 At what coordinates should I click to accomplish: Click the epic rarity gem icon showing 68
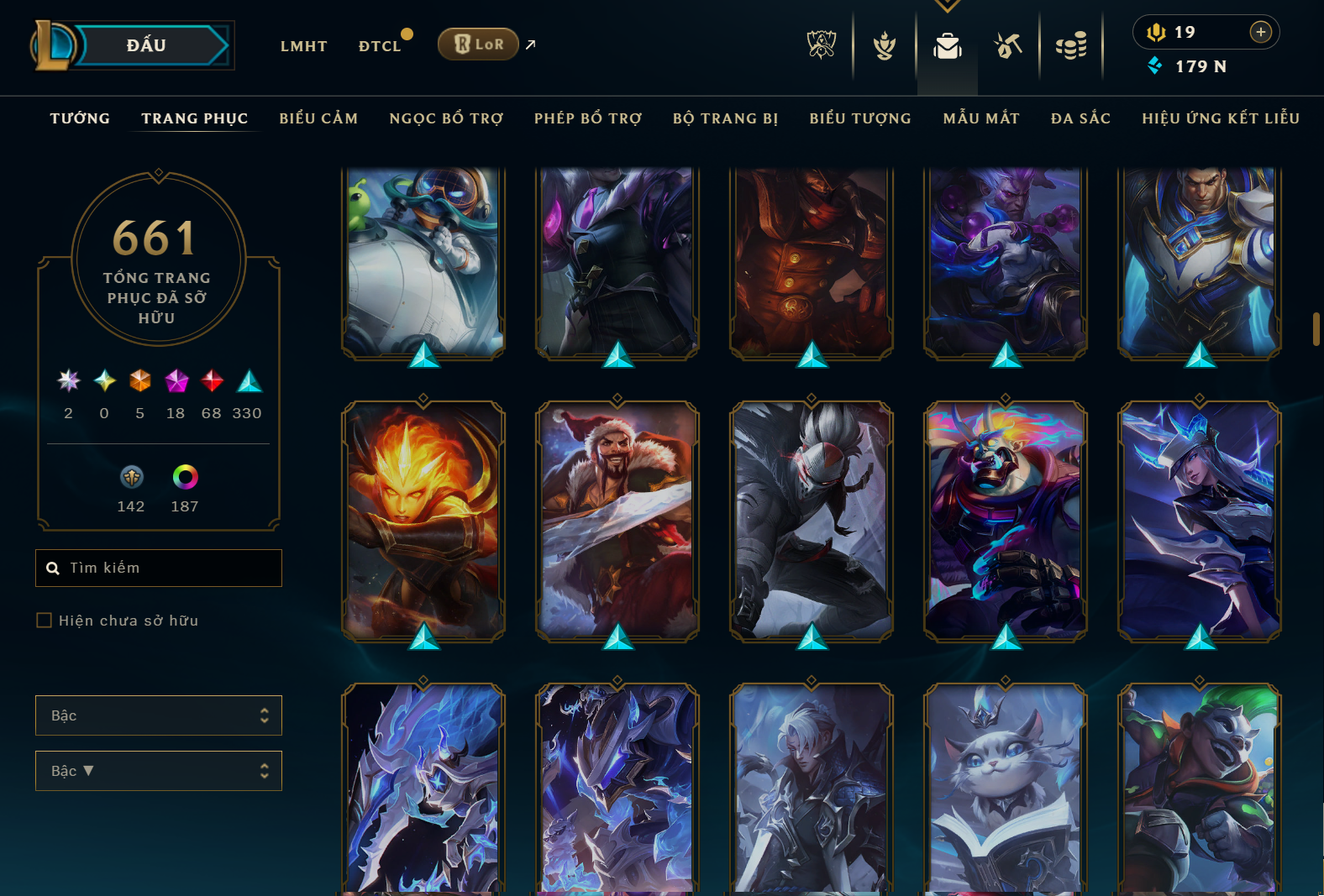point(211,380)
